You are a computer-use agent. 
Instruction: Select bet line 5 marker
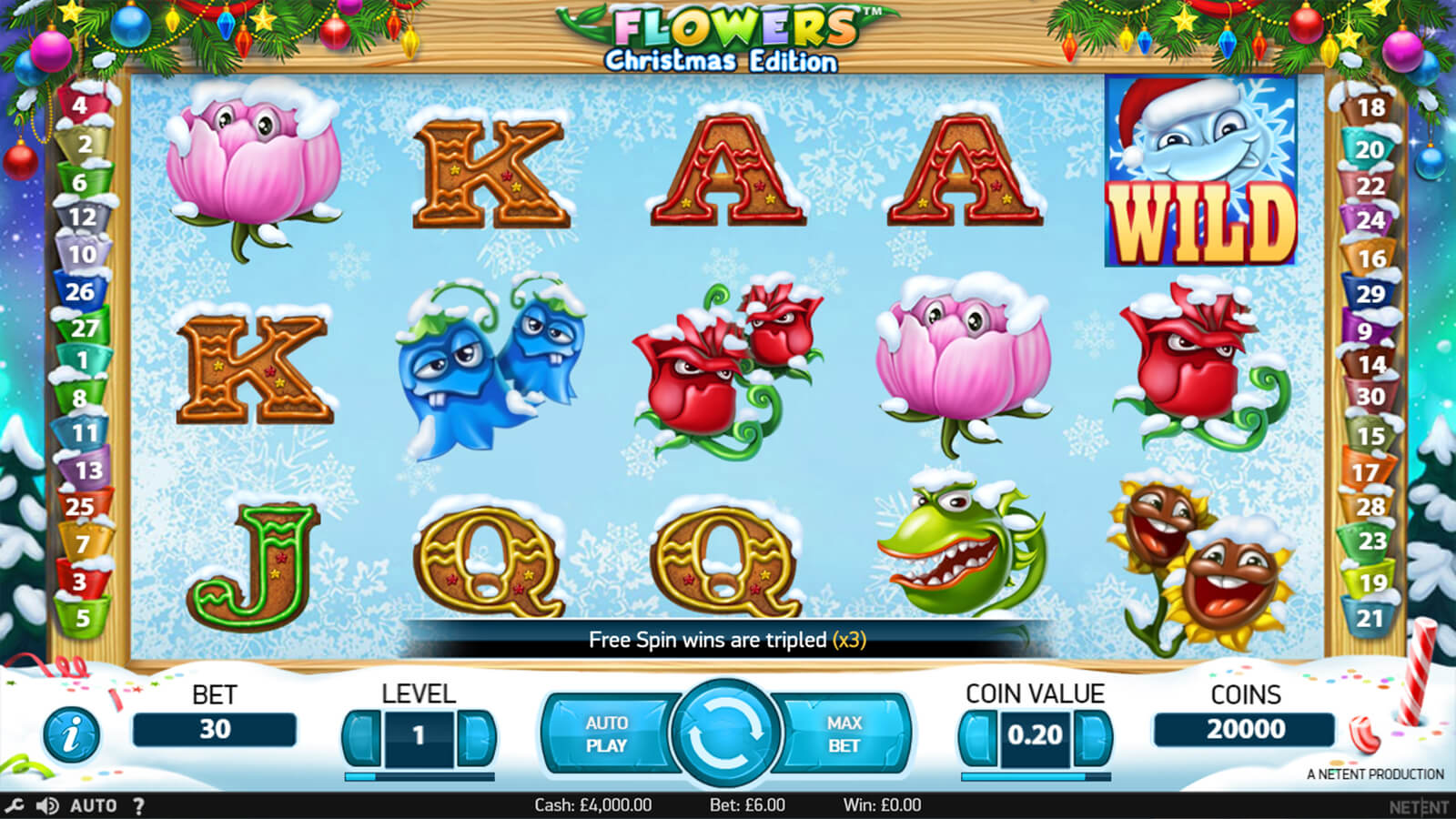(83, 618)
